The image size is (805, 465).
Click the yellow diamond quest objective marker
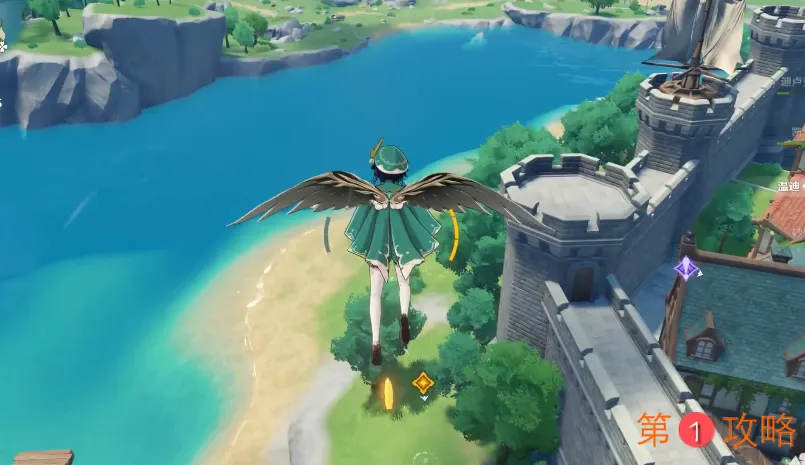pyautogui.click(x=423, y=382)
